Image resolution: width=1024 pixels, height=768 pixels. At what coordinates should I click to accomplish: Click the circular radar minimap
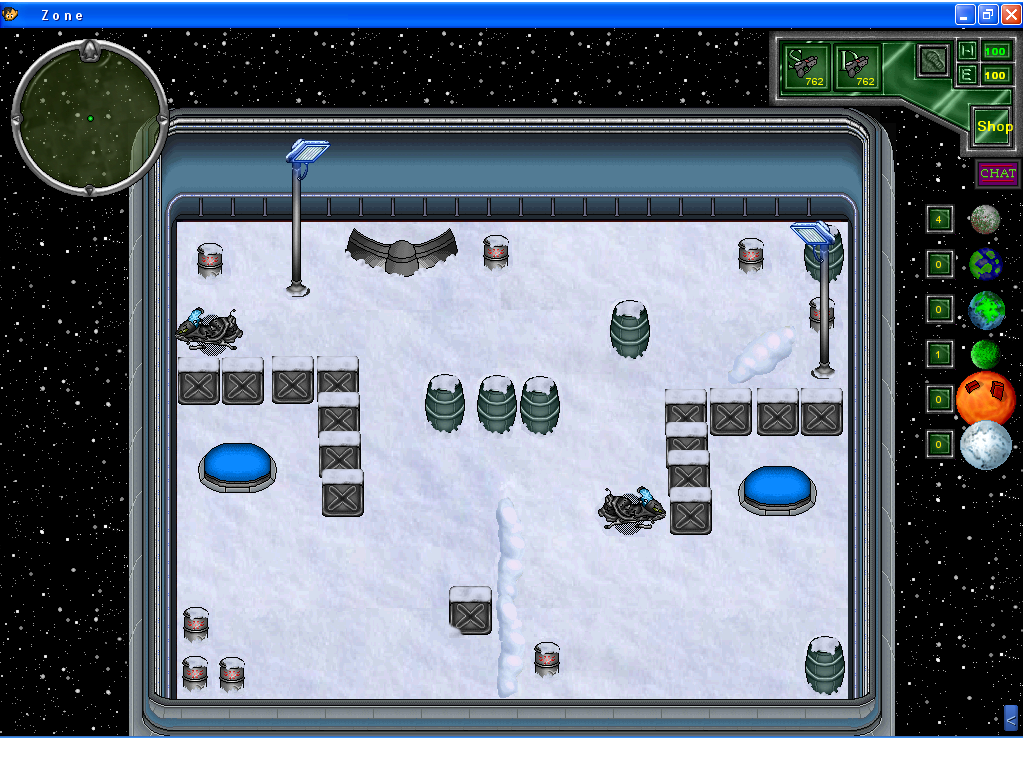(x=89, y=117)
